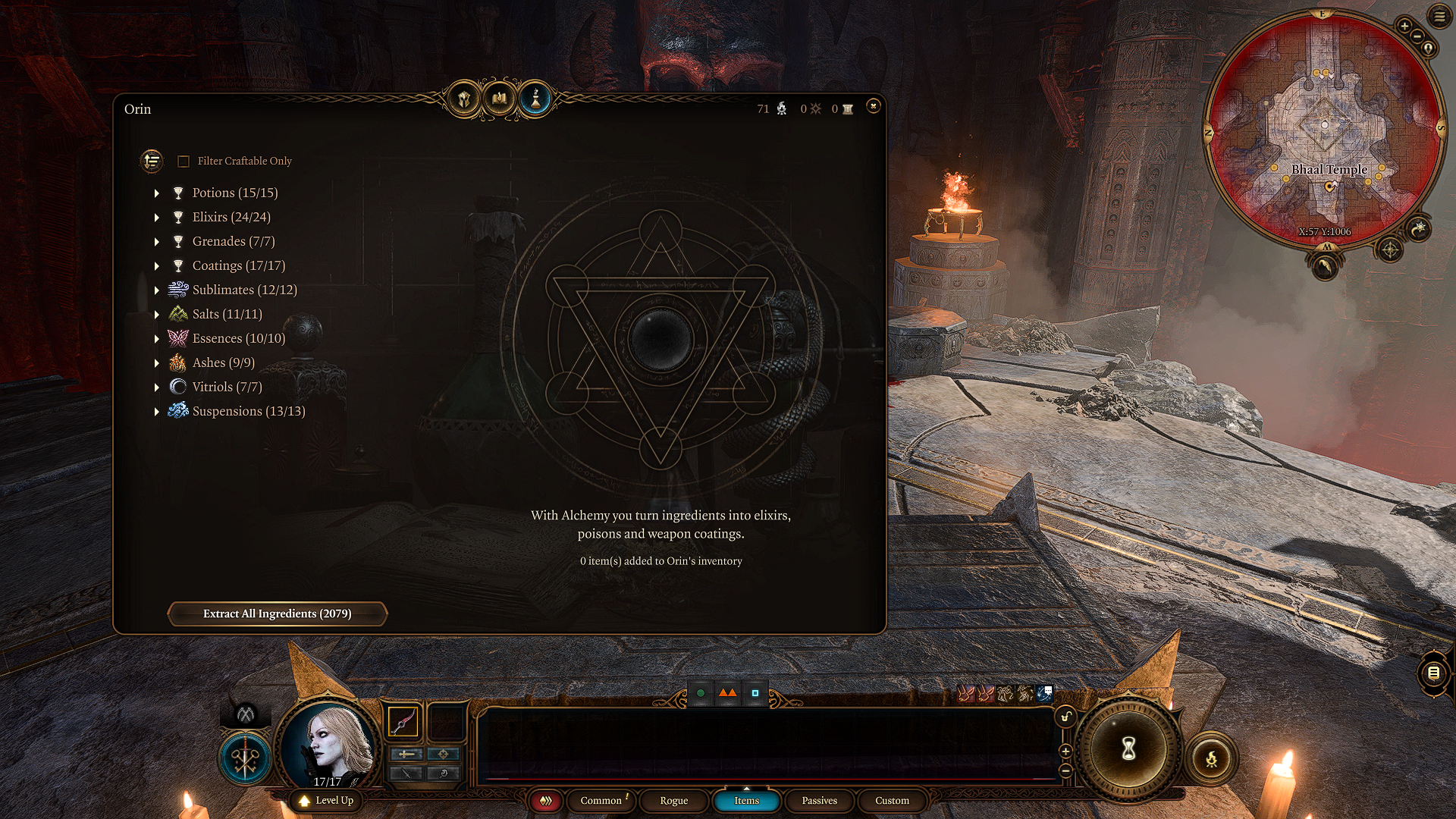Open the Grenades category
This screenshot has width=1456, height=819.
(x=157, y=242)
